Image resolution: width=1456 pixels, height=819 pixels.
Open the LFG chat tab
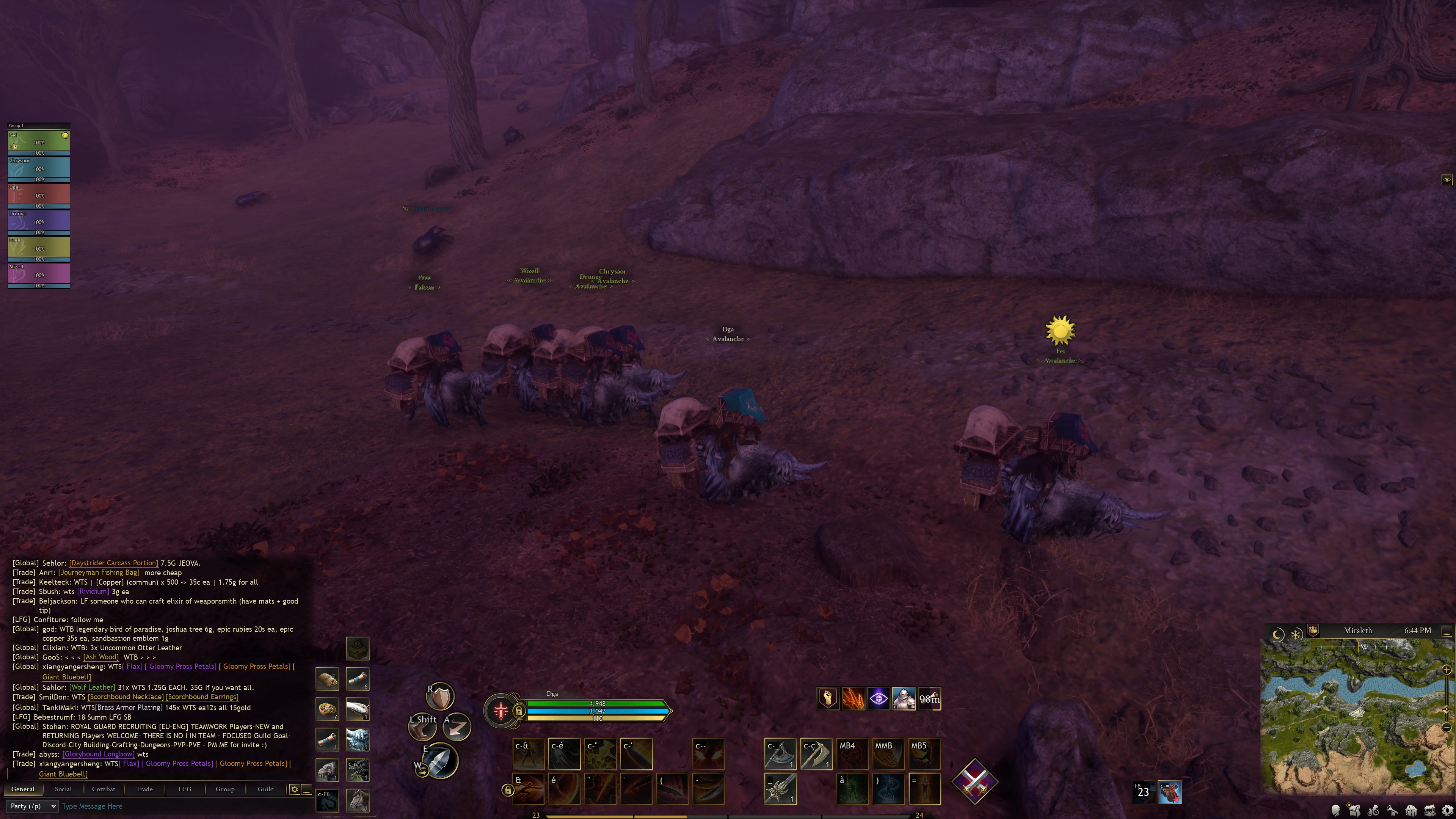185,789
